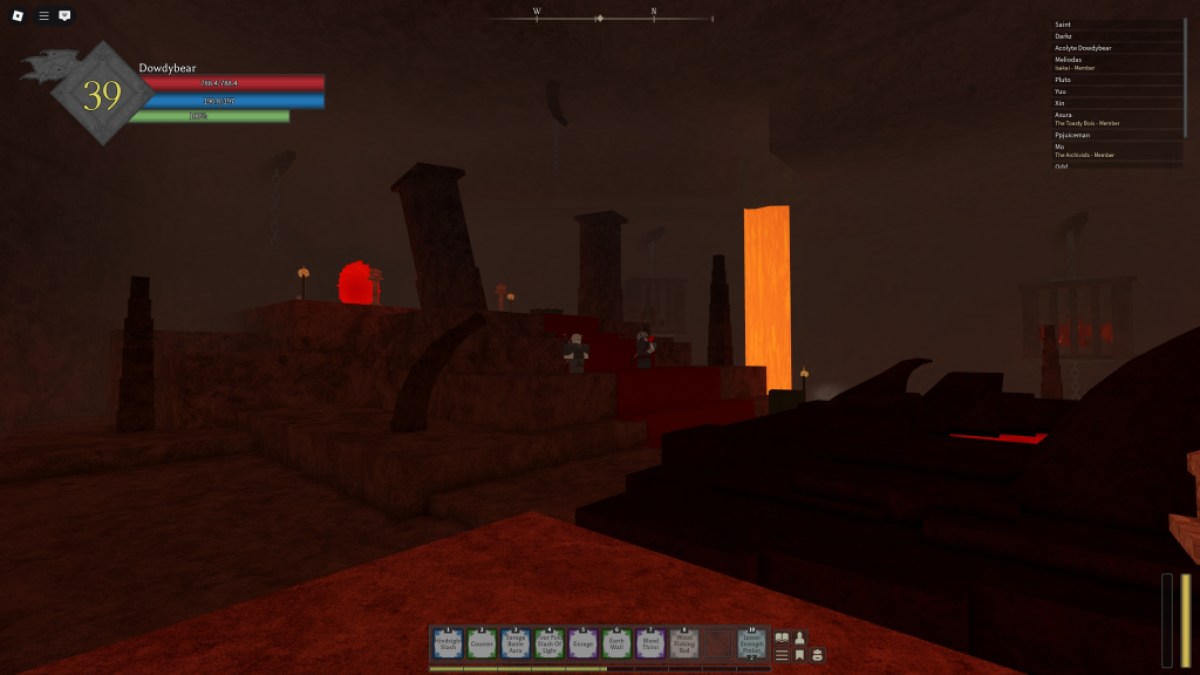Open the Roblox main menu logo
The width and height of the screenshot is (1200, 675).
coord(18,16)
